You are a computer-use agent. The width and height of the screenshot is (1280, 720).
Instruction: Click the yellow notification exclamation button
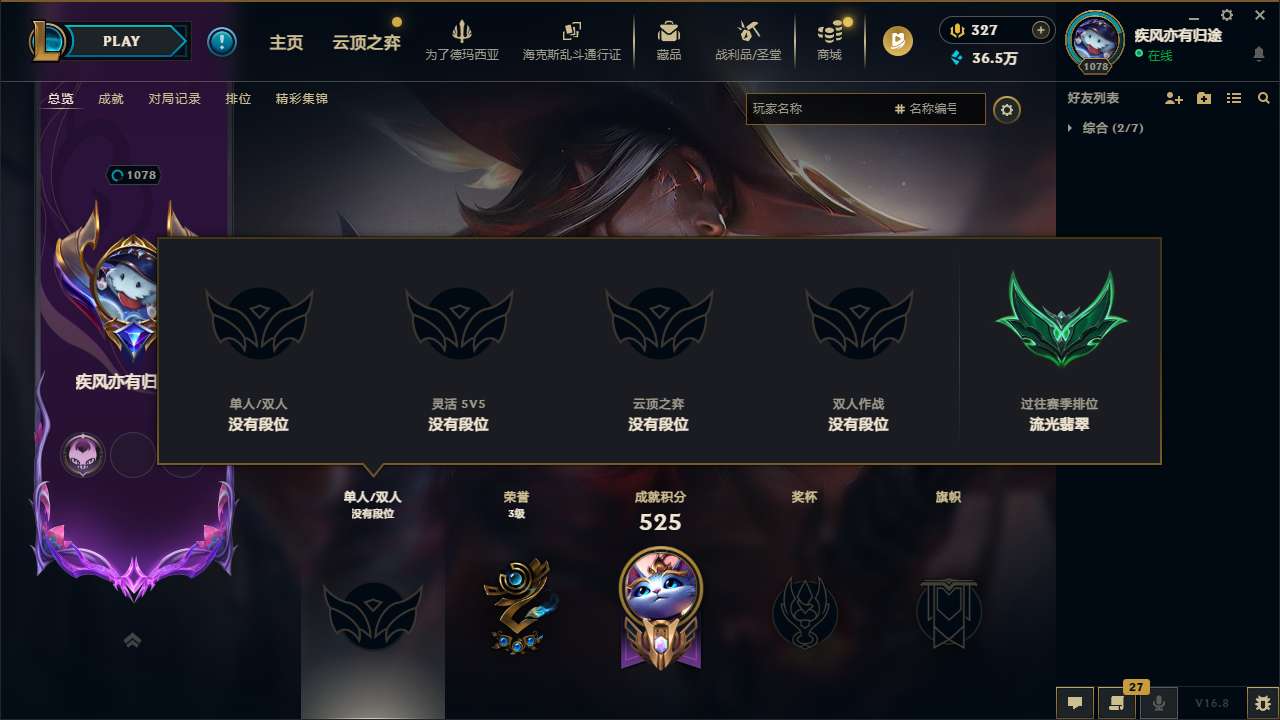click(x=221, y=41)
